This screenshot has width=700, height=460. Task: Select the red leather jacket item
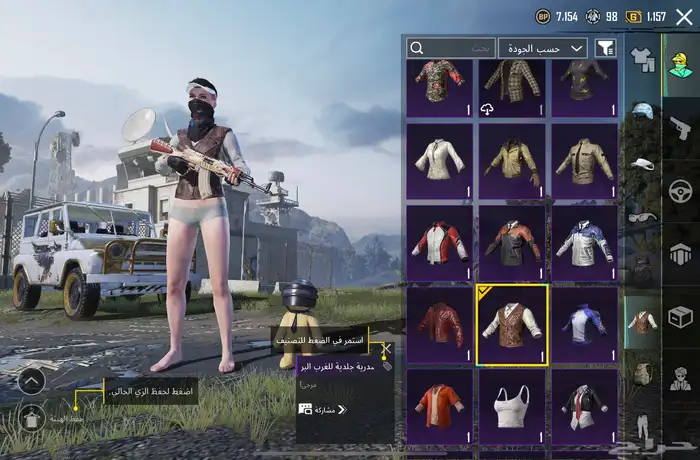pyautogui.click(x=440, y=324)
